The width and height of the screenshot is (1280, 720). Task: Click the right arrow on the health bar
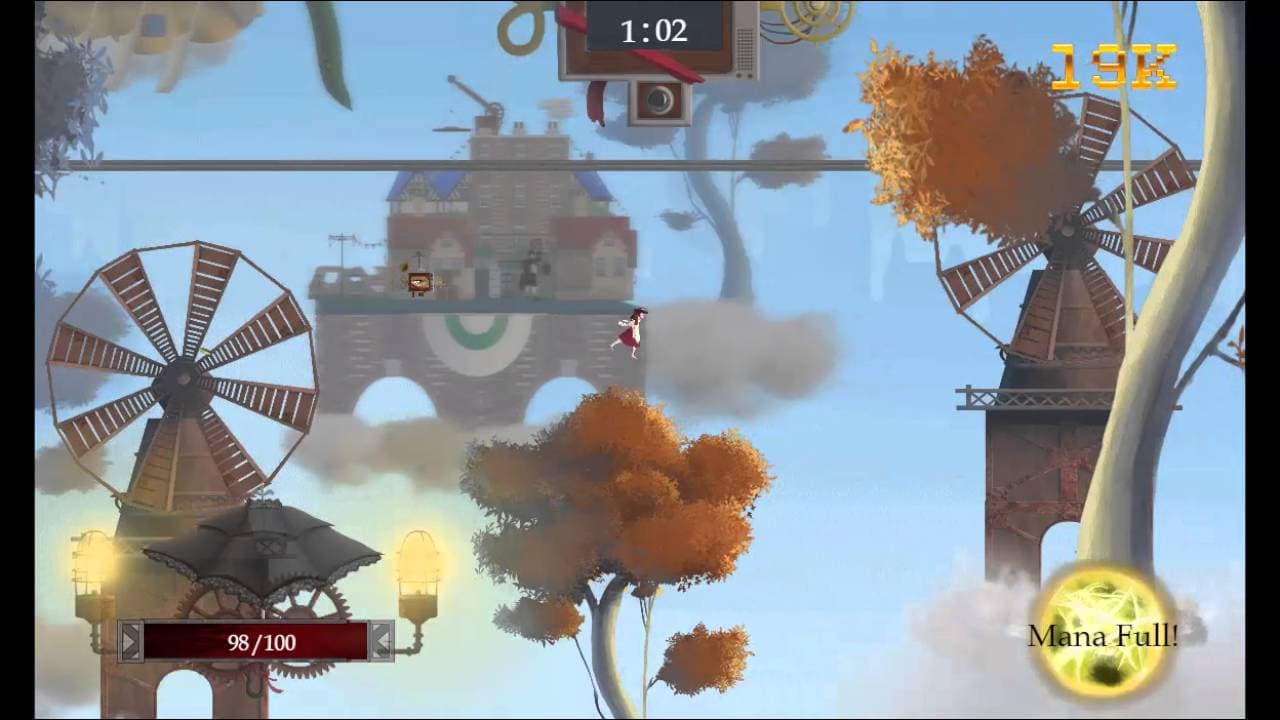[x=383, y=643]
